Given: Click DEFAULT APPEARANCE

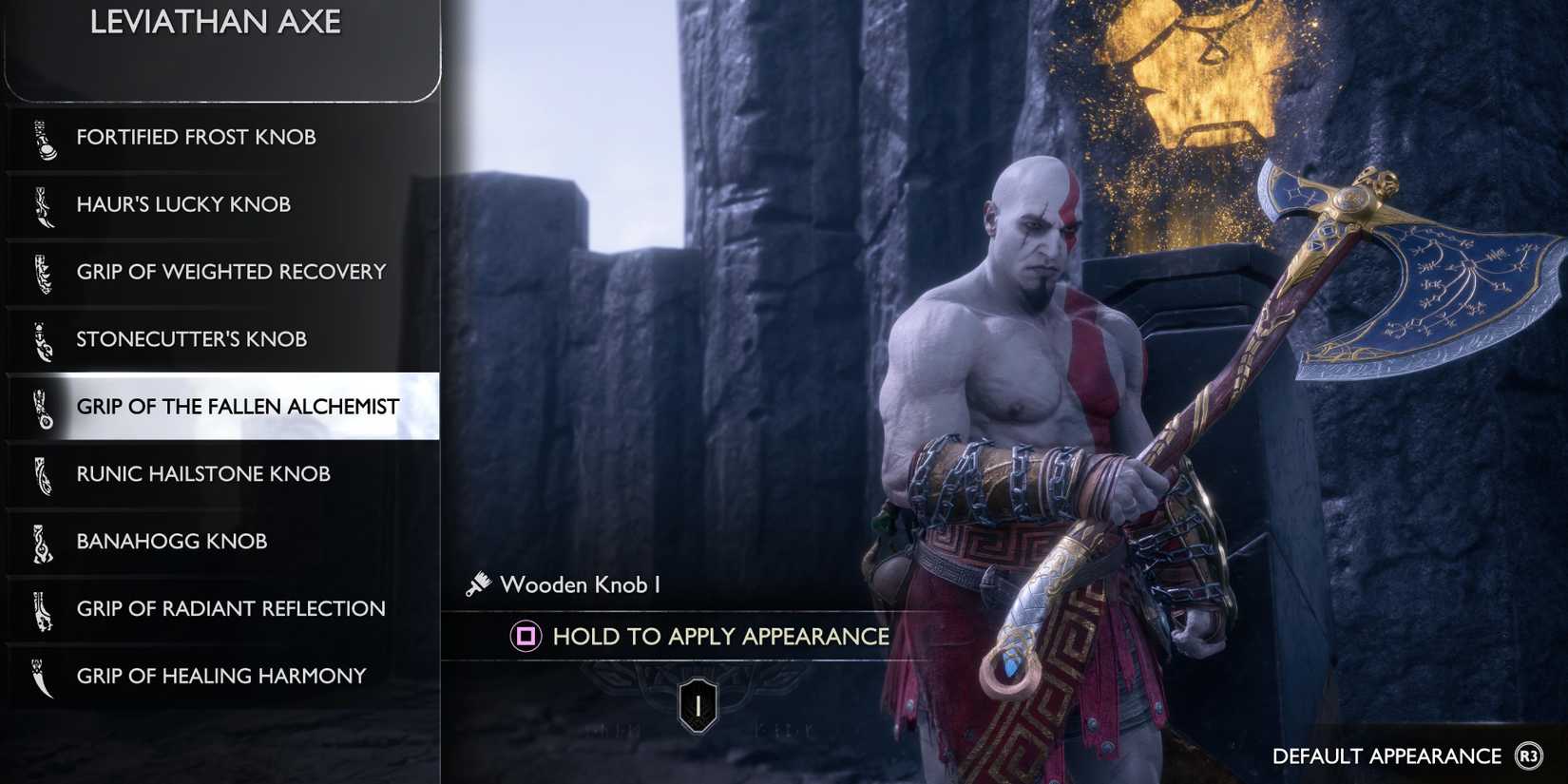Looking at the screenshot, I should [x=1386, y=757].
